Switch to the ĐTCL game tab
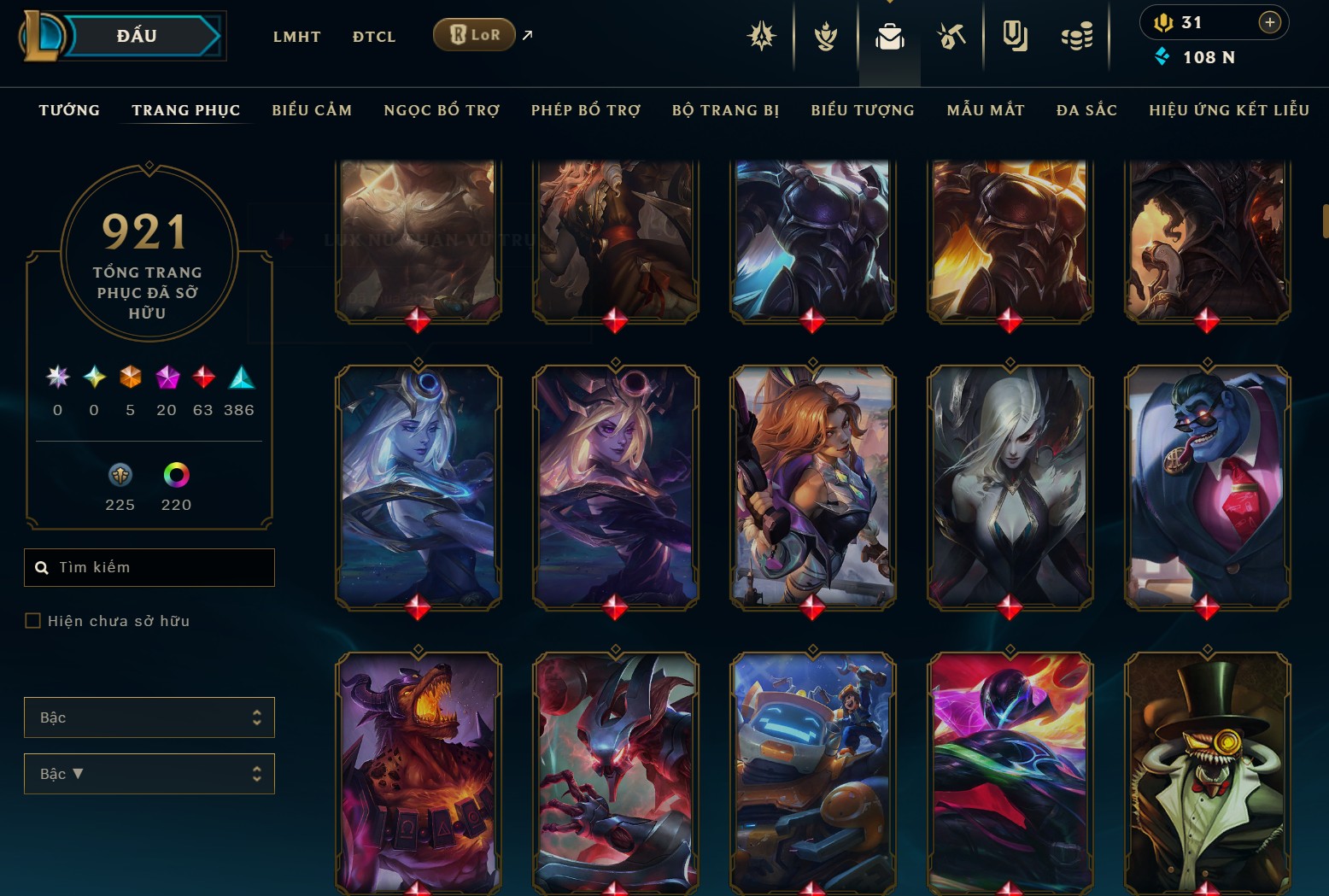Screen dimensions: 1329x896 point(374,37)
